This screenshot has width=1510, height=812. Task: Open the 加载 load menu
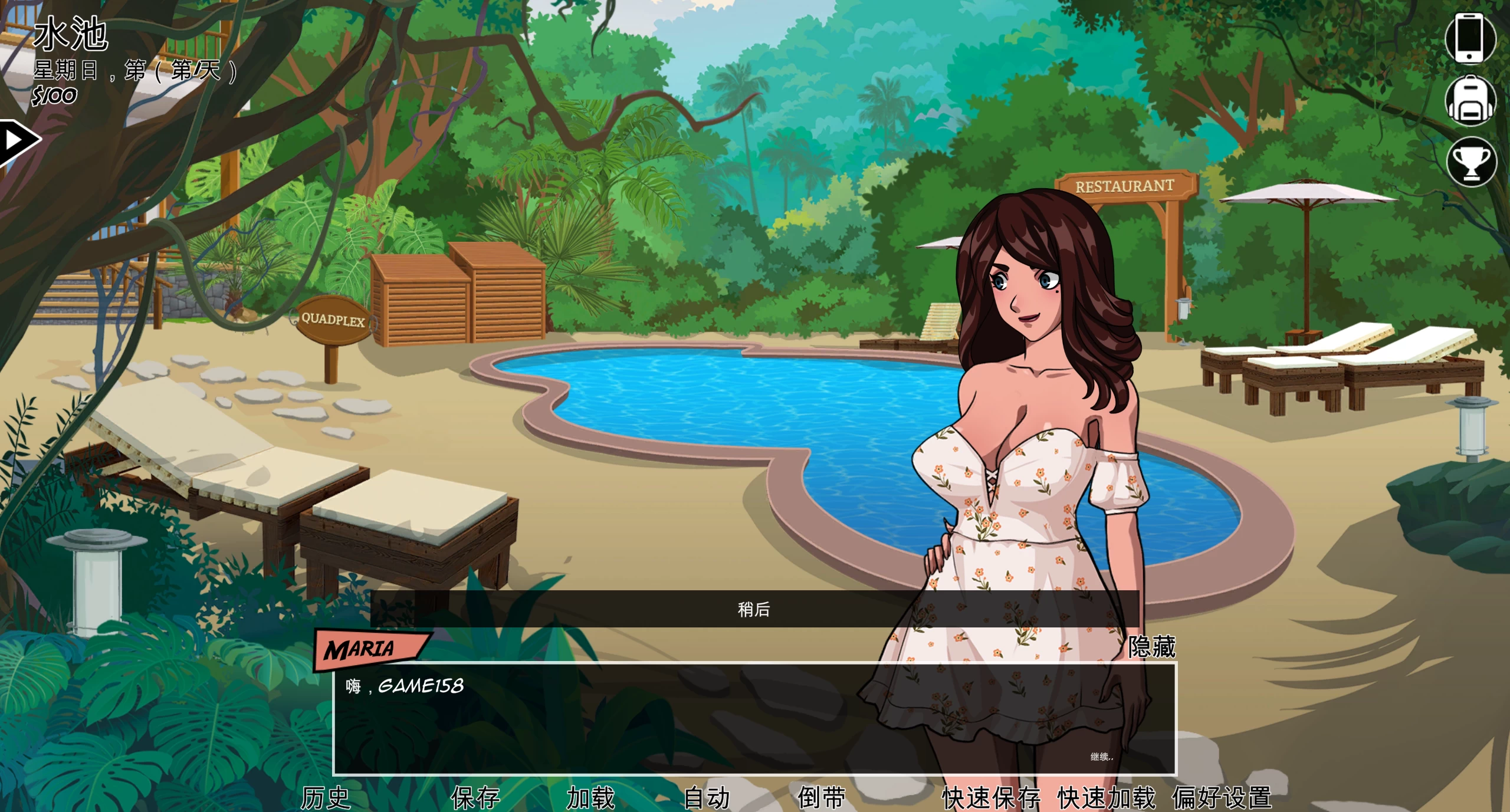[591, 798]
